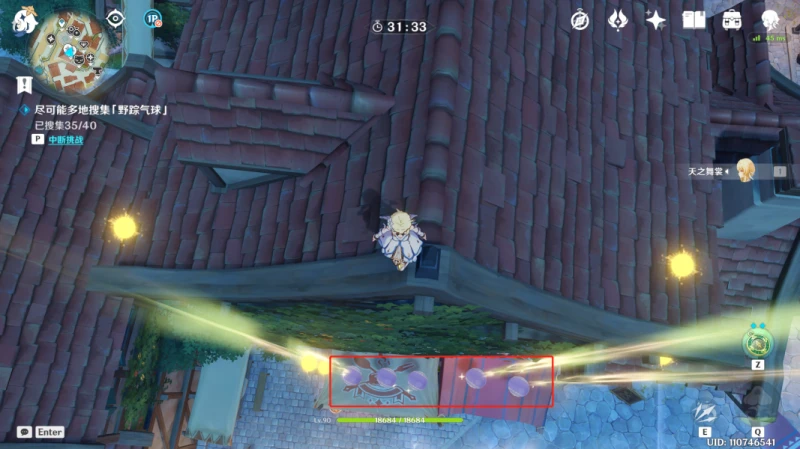Select the 天之舞裳 party member portrait
800x449 pixels.
tap(745, 171)
